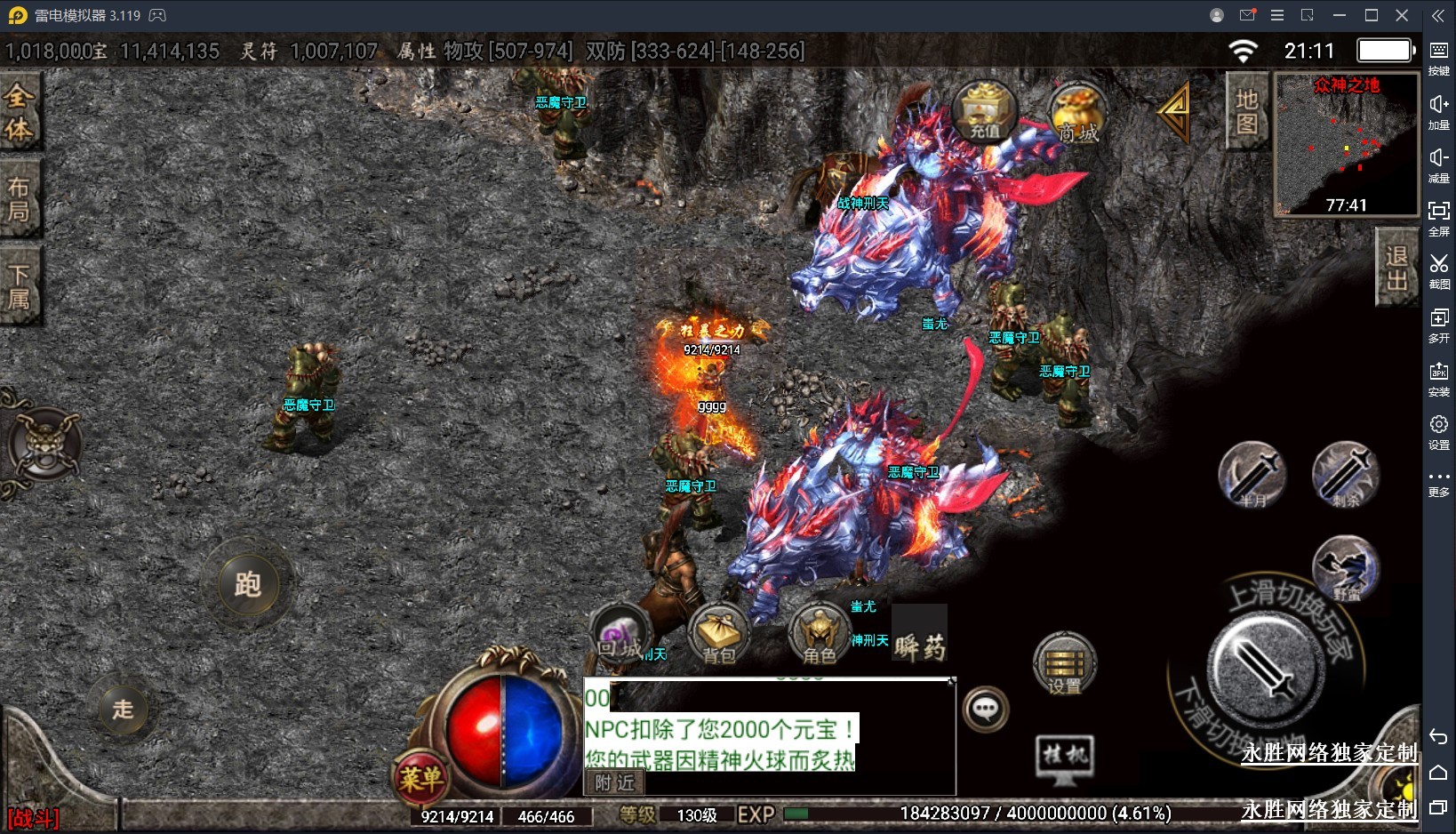Select the 全体 button
The image size is (1456, 834).
(19, 112)
